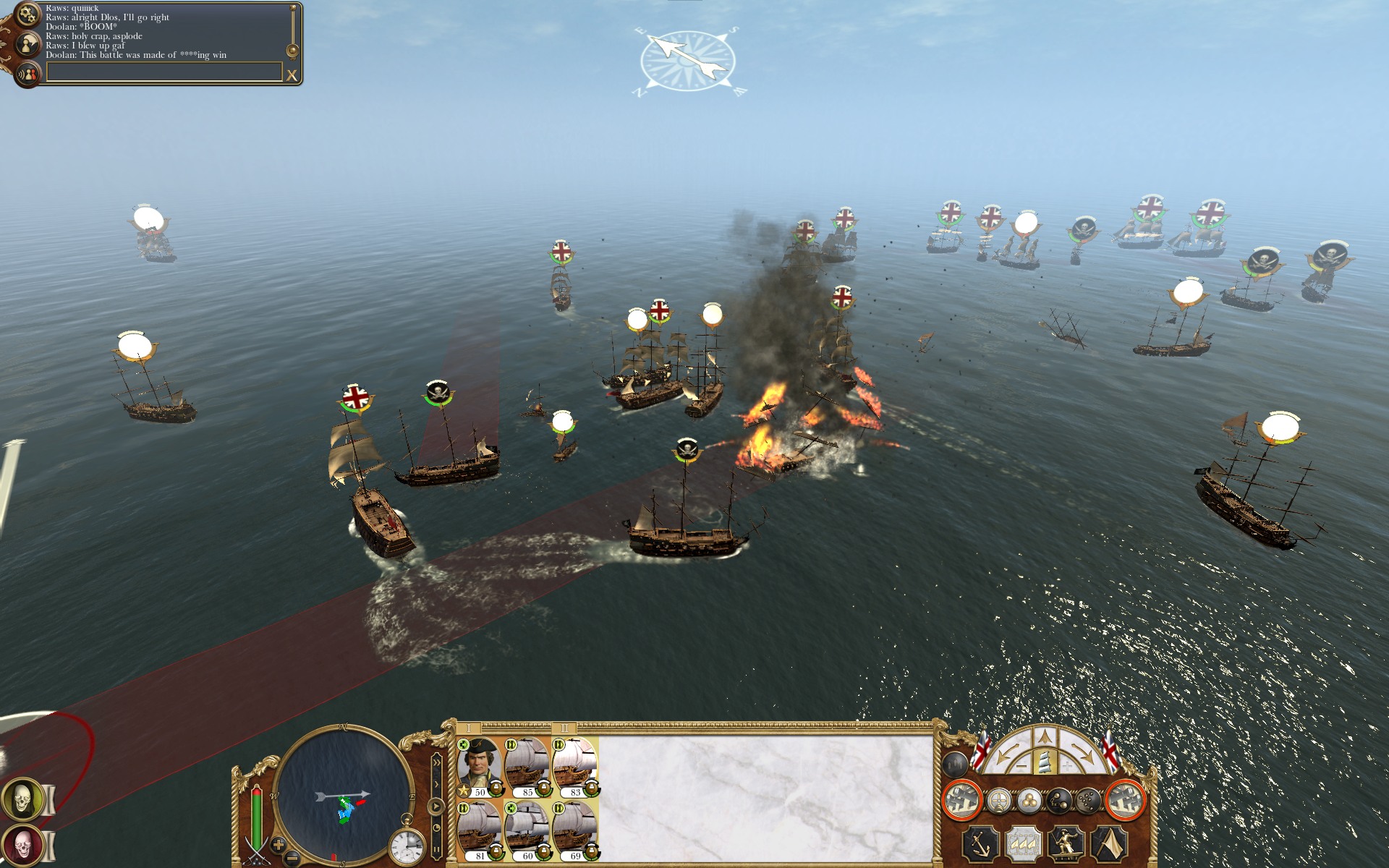Select chain shot ammunition

click(x=1058, y=801)
